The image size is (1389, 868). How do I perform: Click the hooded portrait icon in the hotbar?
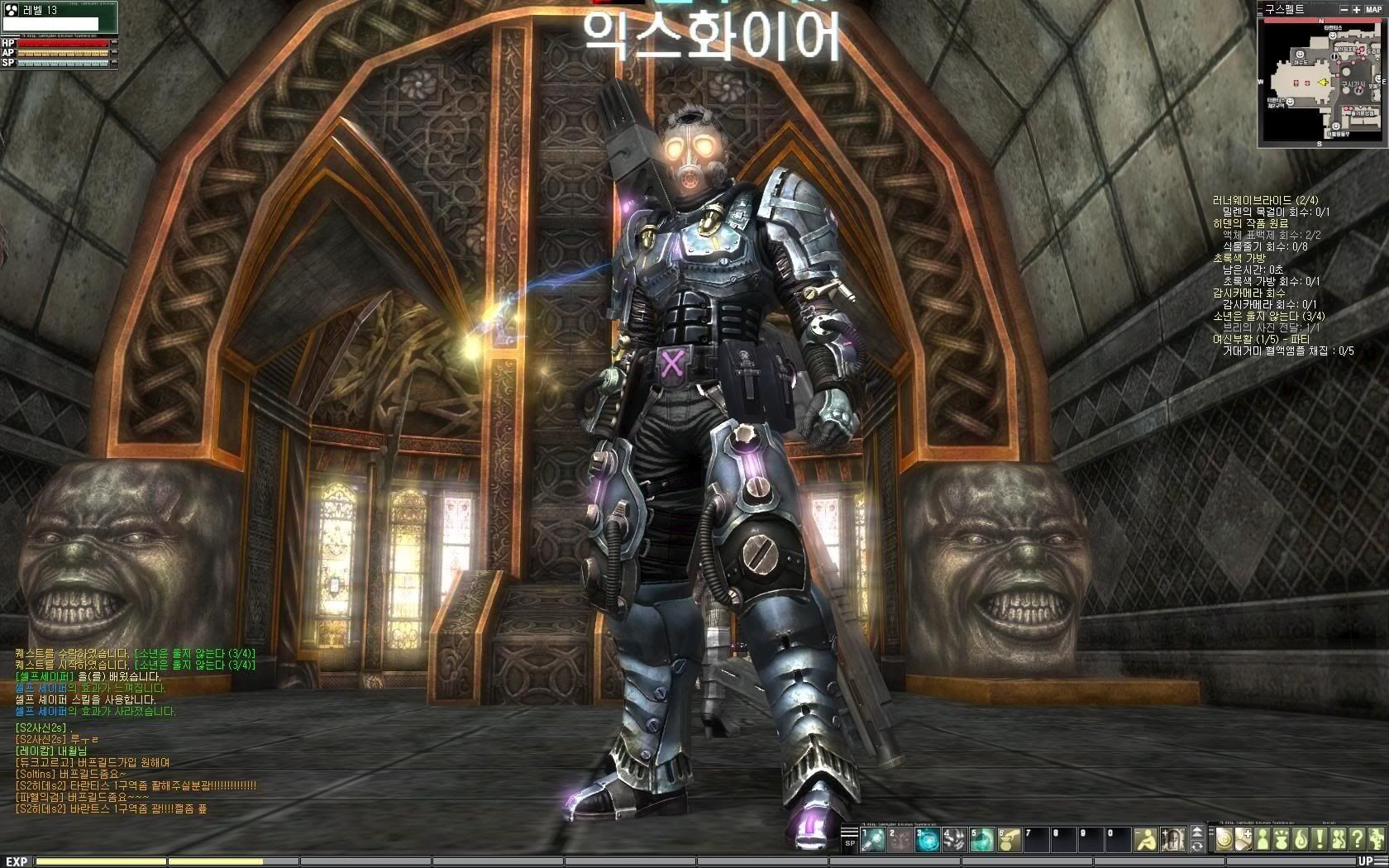point(1172,840)
